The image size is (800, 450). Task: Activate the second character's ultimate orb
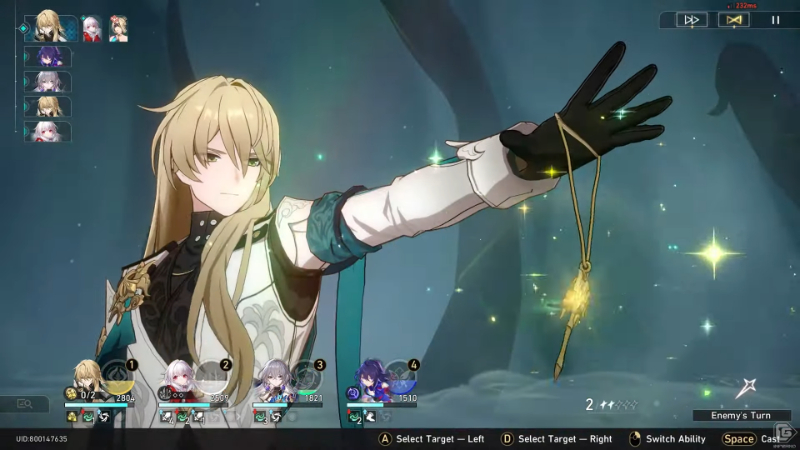pyautogui.click(x=211, y=374)
